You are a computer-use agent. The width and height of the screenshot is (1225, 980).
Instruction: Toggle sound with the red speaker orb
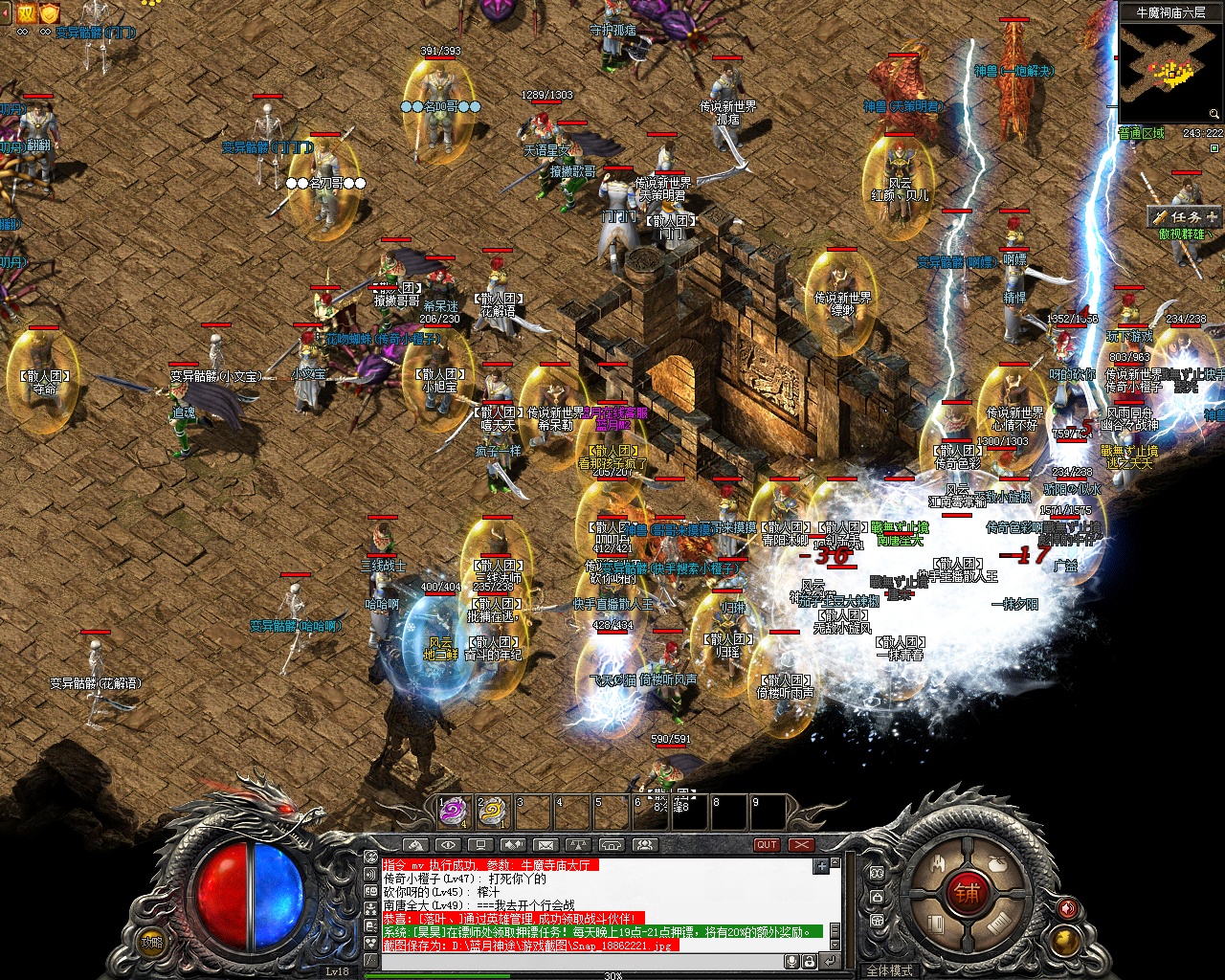1068,908
